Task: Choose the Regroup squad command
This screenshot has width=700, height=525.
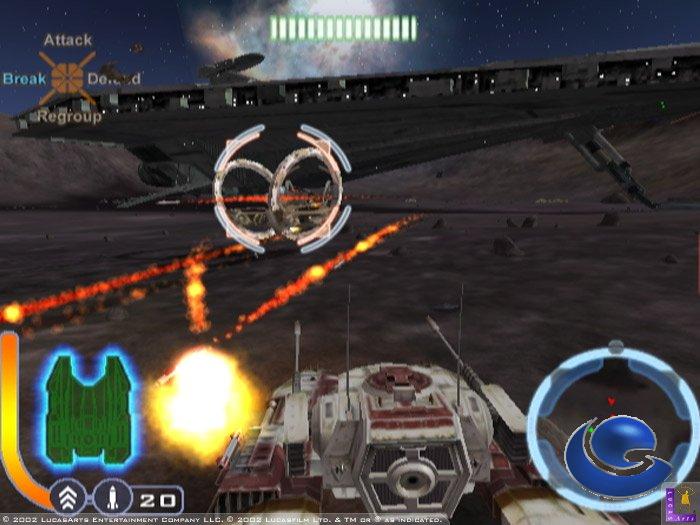Action: [70, 116]
